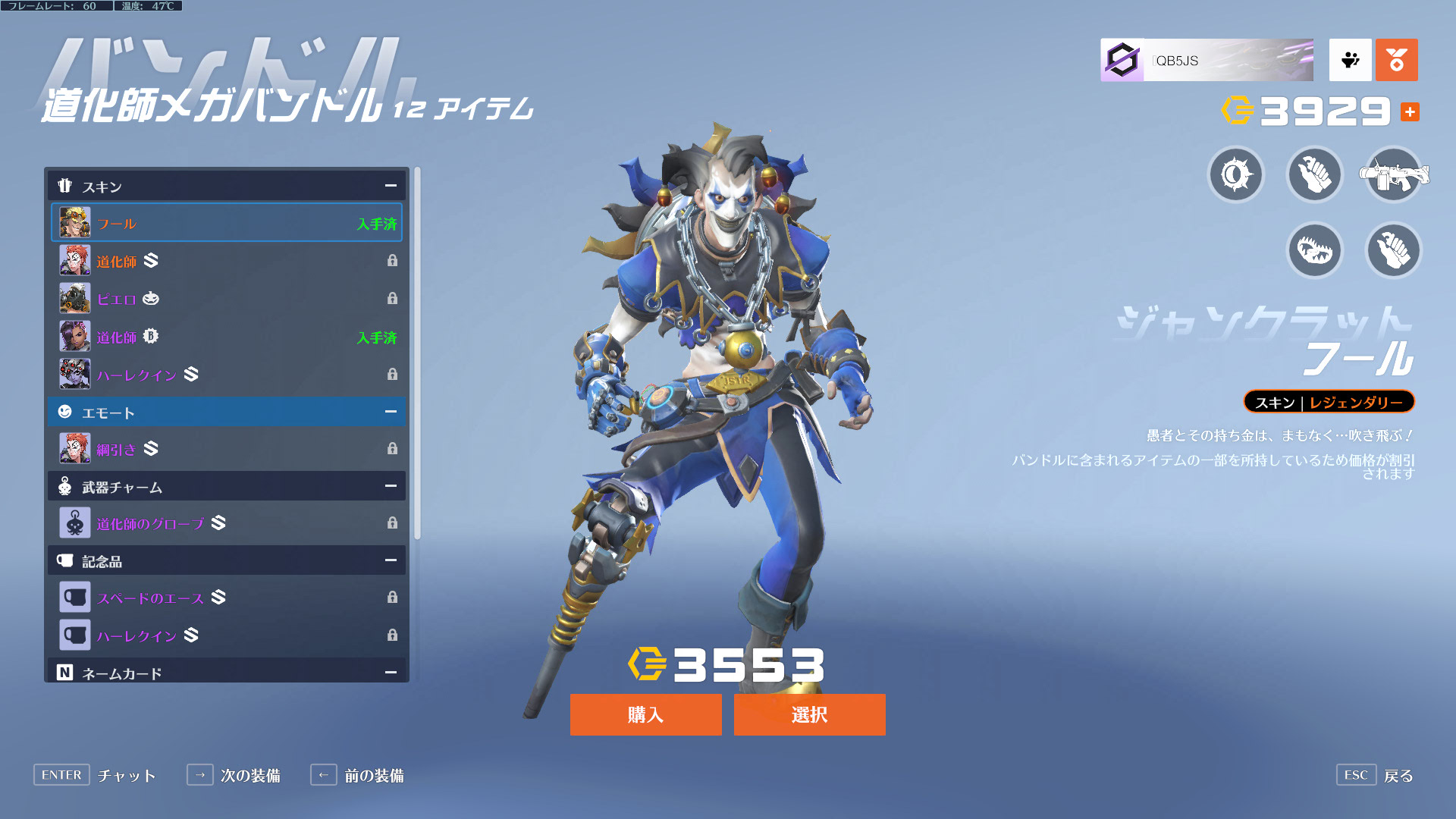Viewport: 1456px width, 819px height.
Task: View the Frag Launcher weapon icon
Action: pos(1394,175)
